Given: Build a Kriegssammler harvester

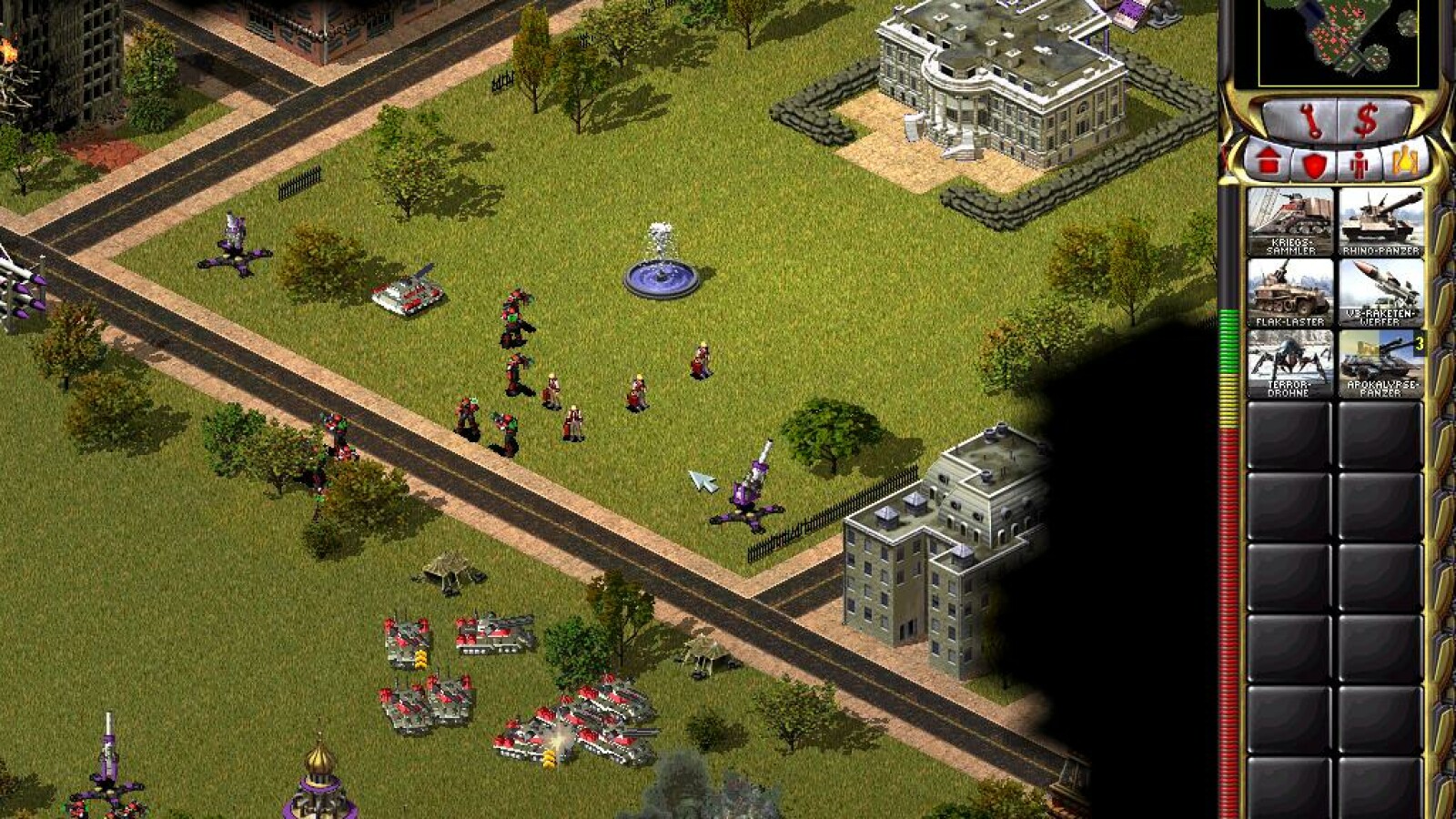Looking at the screenshot, I should tap(1289, 221).
